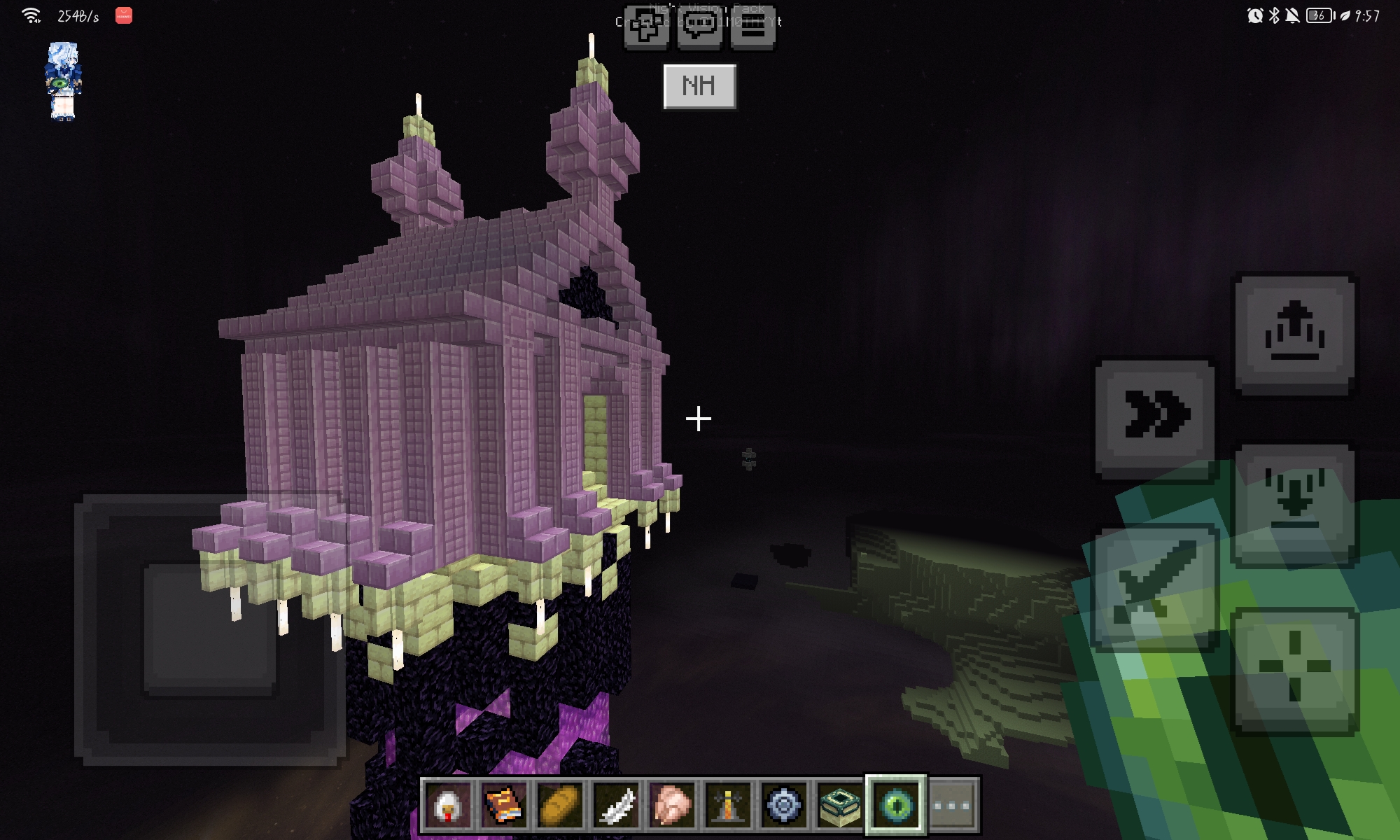The width and height of the screenshot is (1400, 840).
Task: Select the end portal frame hotbar slot
Action: (x=840, y=805)
